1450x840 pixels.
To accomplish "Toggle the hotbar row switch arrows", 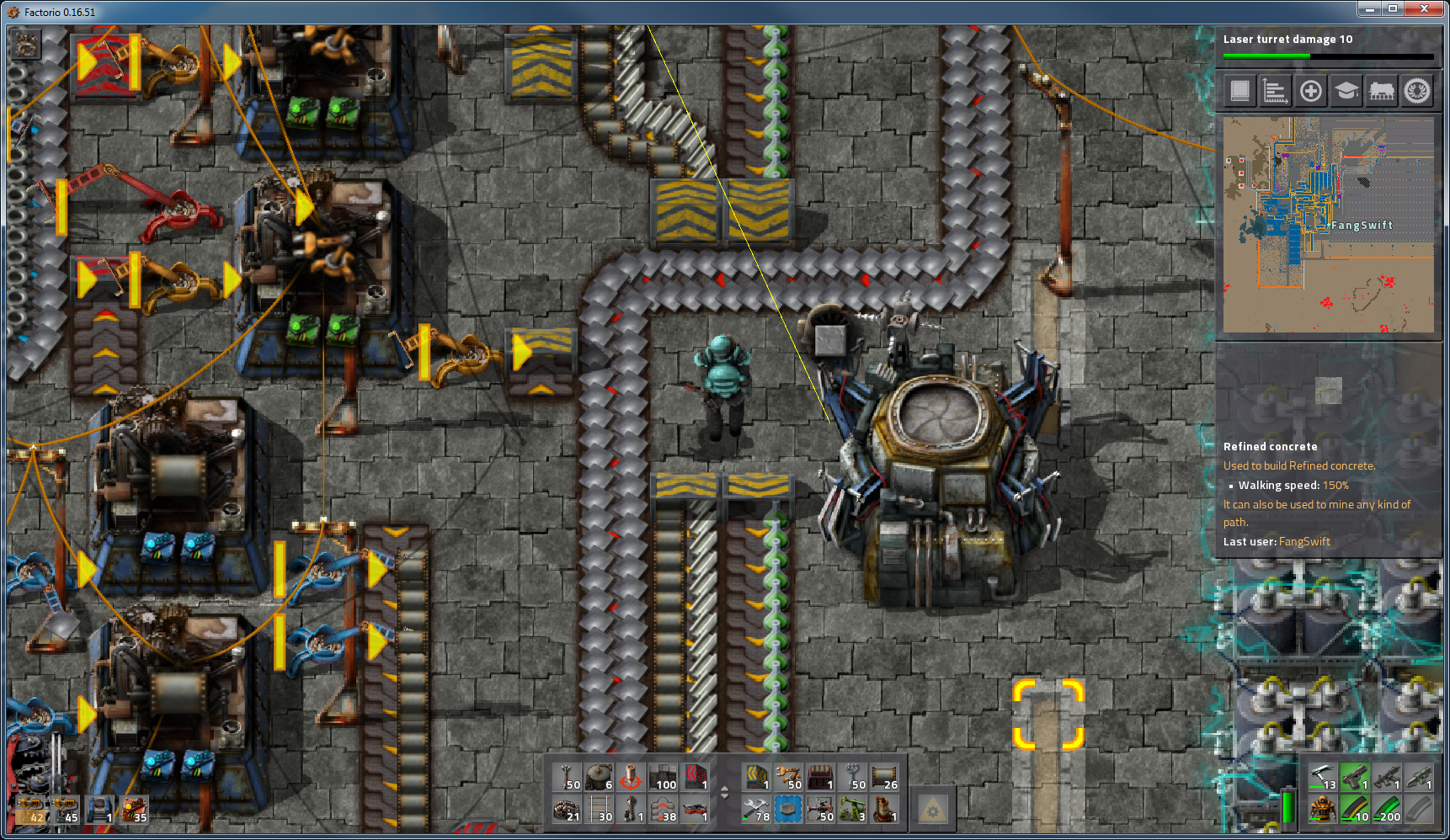I will 724,793.
